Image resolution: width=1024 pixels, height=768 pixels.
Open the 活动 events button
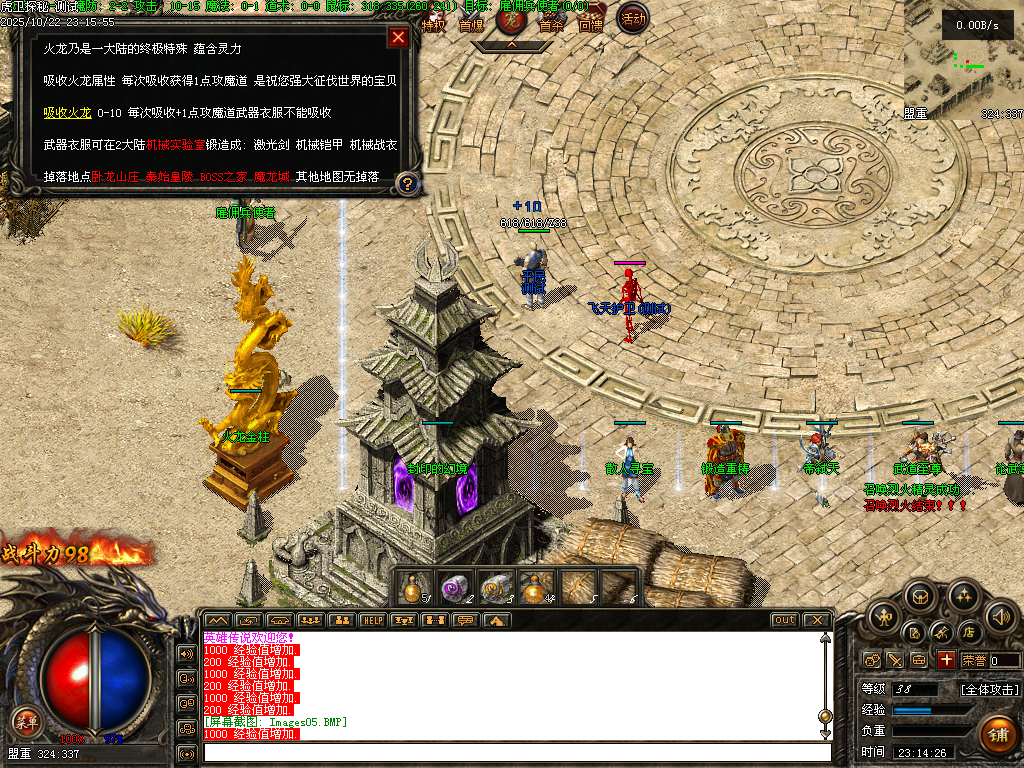pos(632,18)
